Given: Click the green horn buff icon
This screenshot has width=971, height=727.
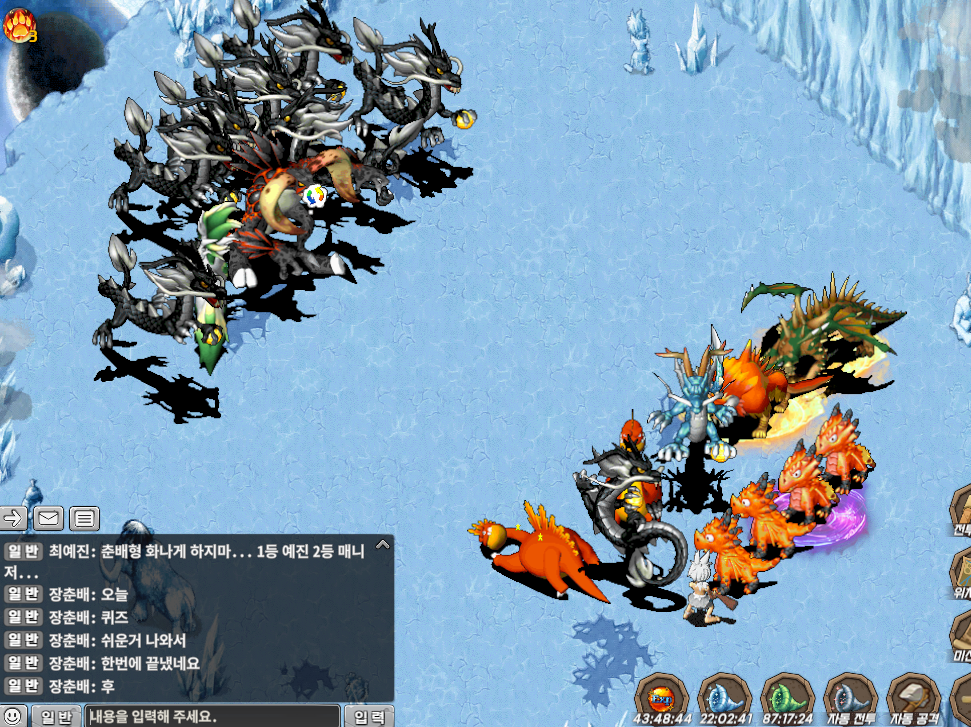Looking at the screenshot, I should (x=787, y=696).
